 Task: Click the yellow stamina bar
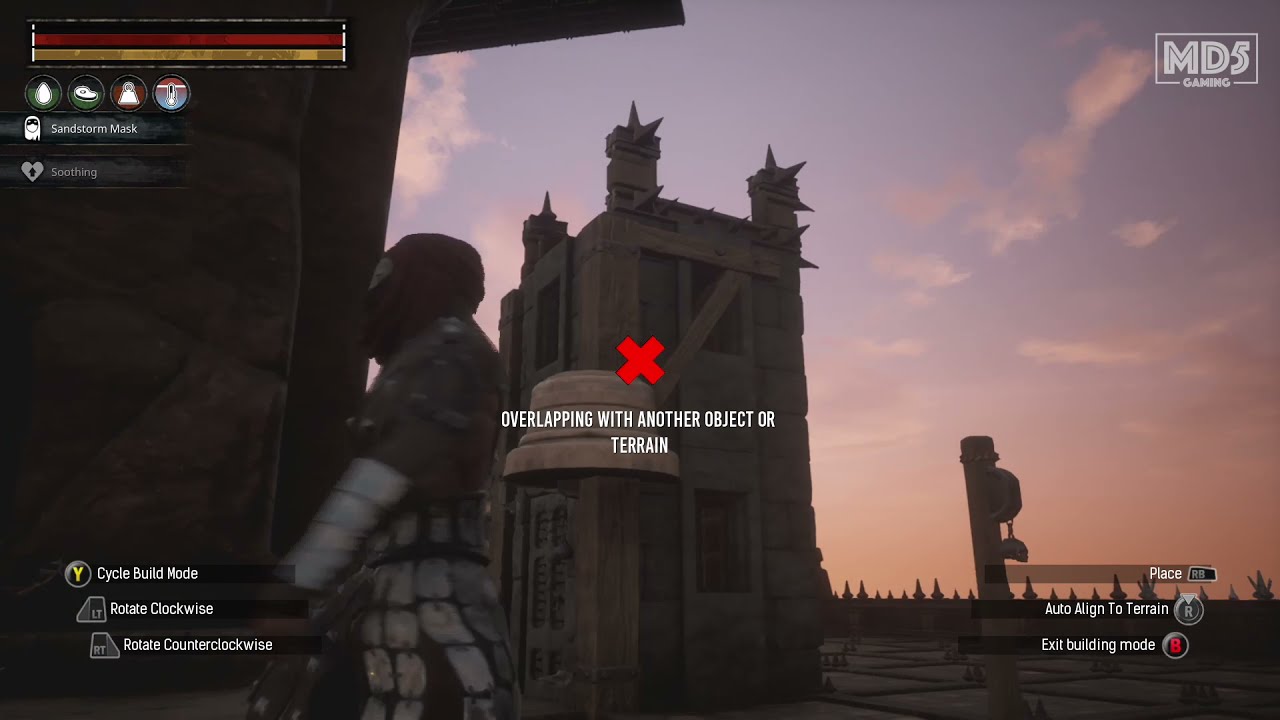pyautogui.click(x=185, y=57)
